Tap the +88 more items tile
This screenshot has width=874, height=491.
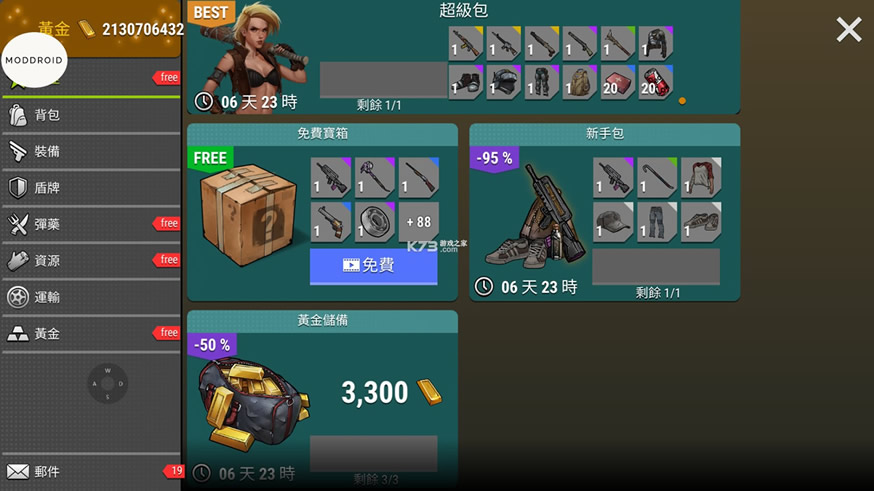(x=418, y=222)
